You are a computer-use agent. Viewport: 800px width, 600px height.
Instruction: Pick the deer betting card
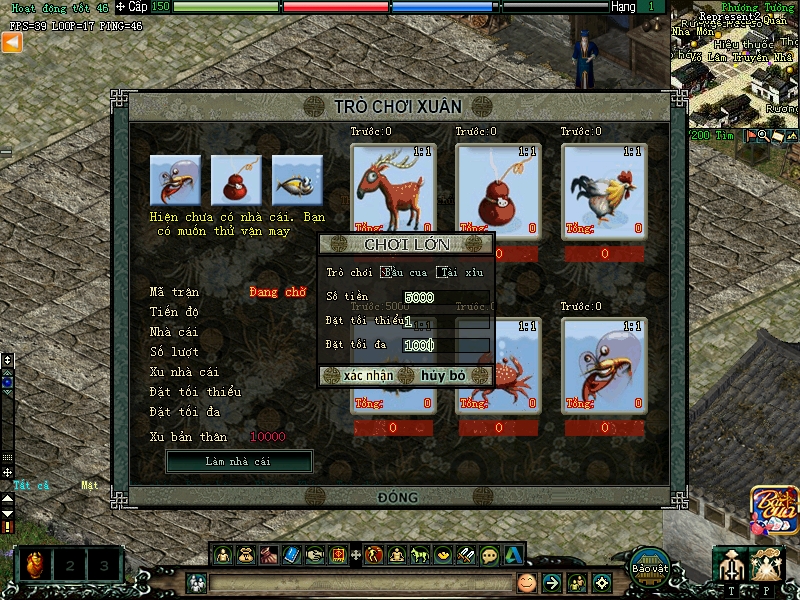pos(393,190)
